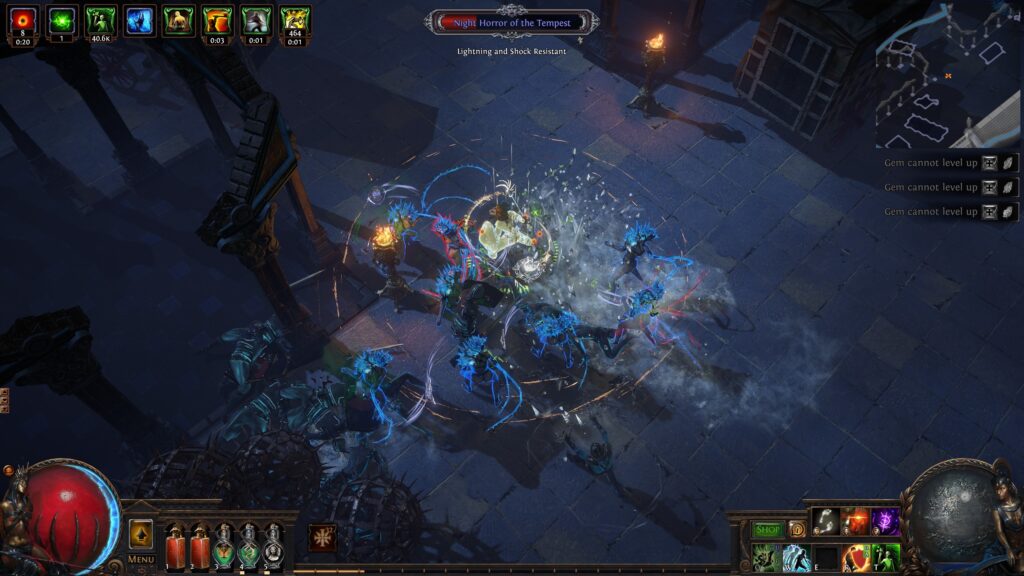This screenshot has height=576, width=1024.
Task: Open the minimap overlay
Action: tap(948, 74)
